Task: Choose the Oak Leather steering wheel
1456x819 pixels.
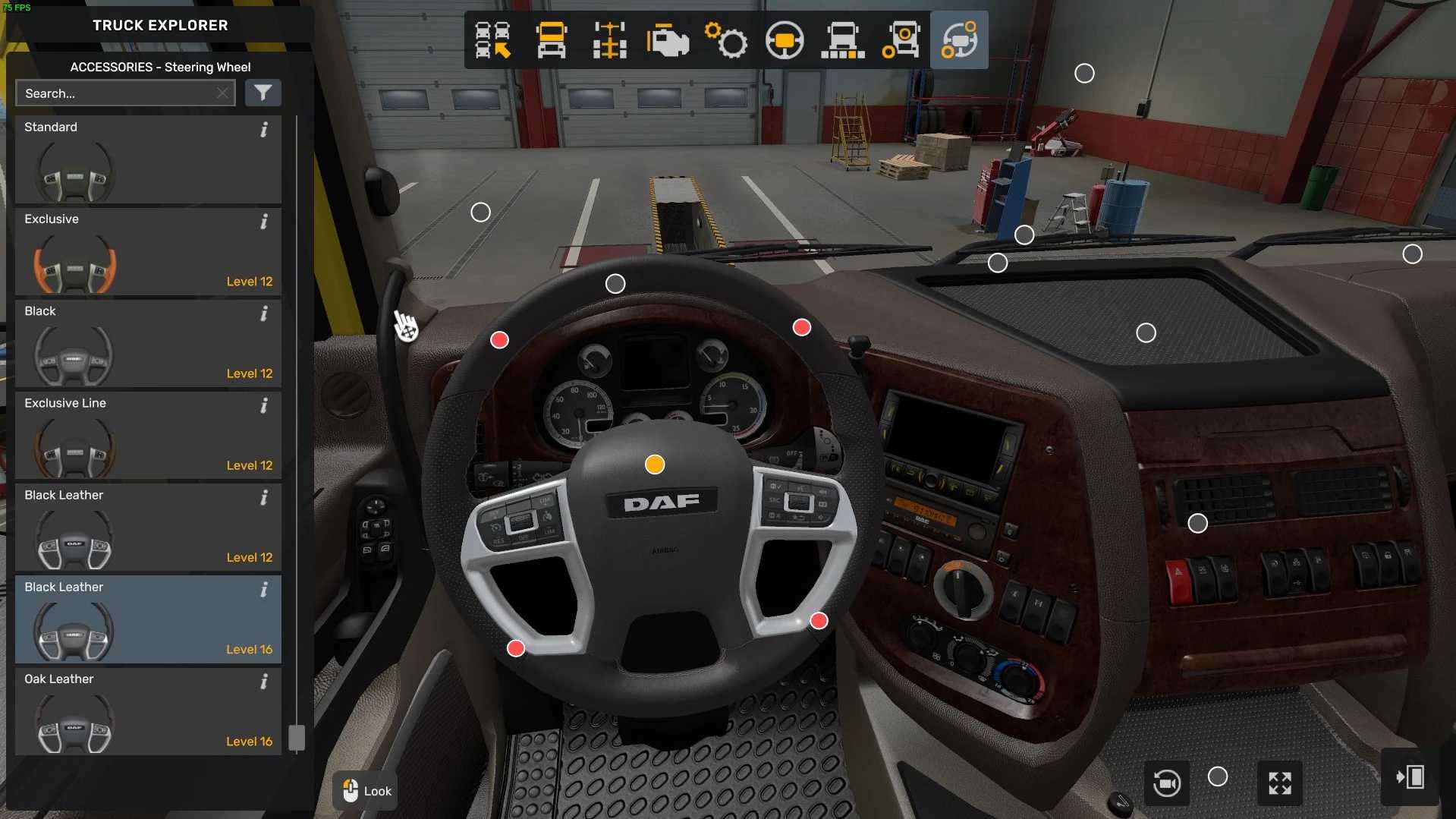Action: coord(148,711)
